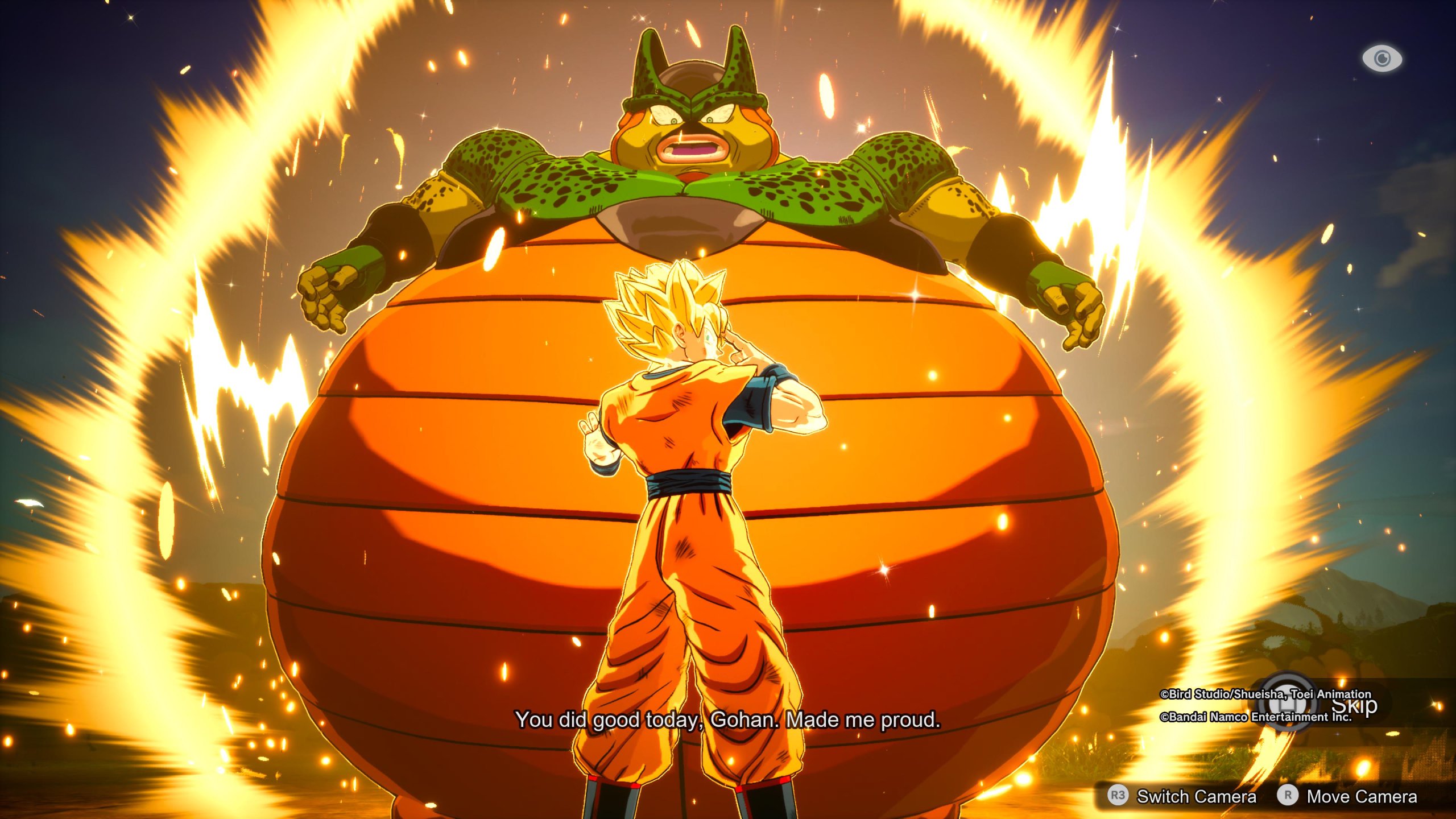Toggle the eye icon to hide the interface
Screen dimensions: 1456x819
(1382, 59)
